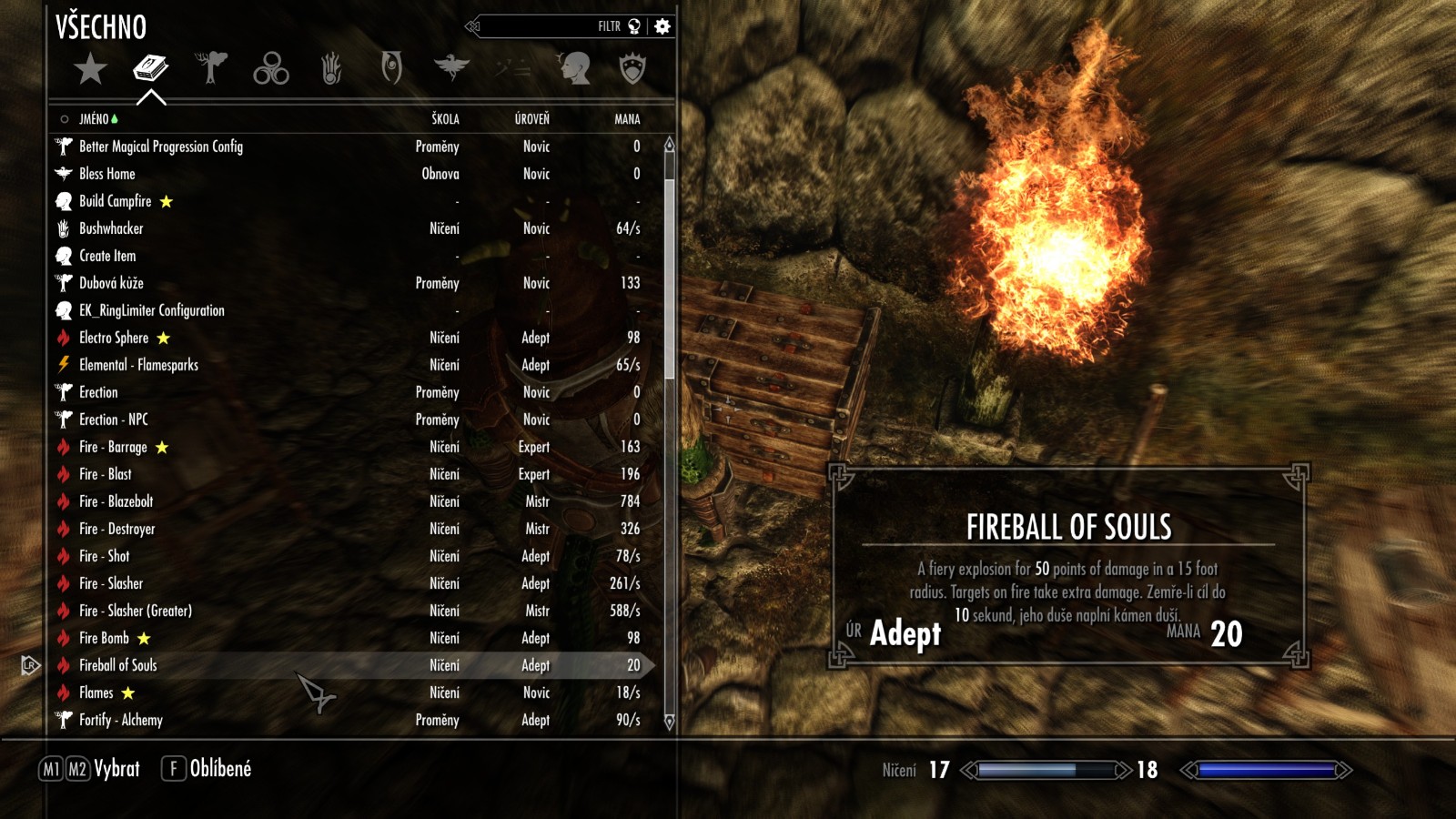Viewport: 1456px width, 819px height.
Task: Choose the Build Campfire power
Action: click(116, 201)
